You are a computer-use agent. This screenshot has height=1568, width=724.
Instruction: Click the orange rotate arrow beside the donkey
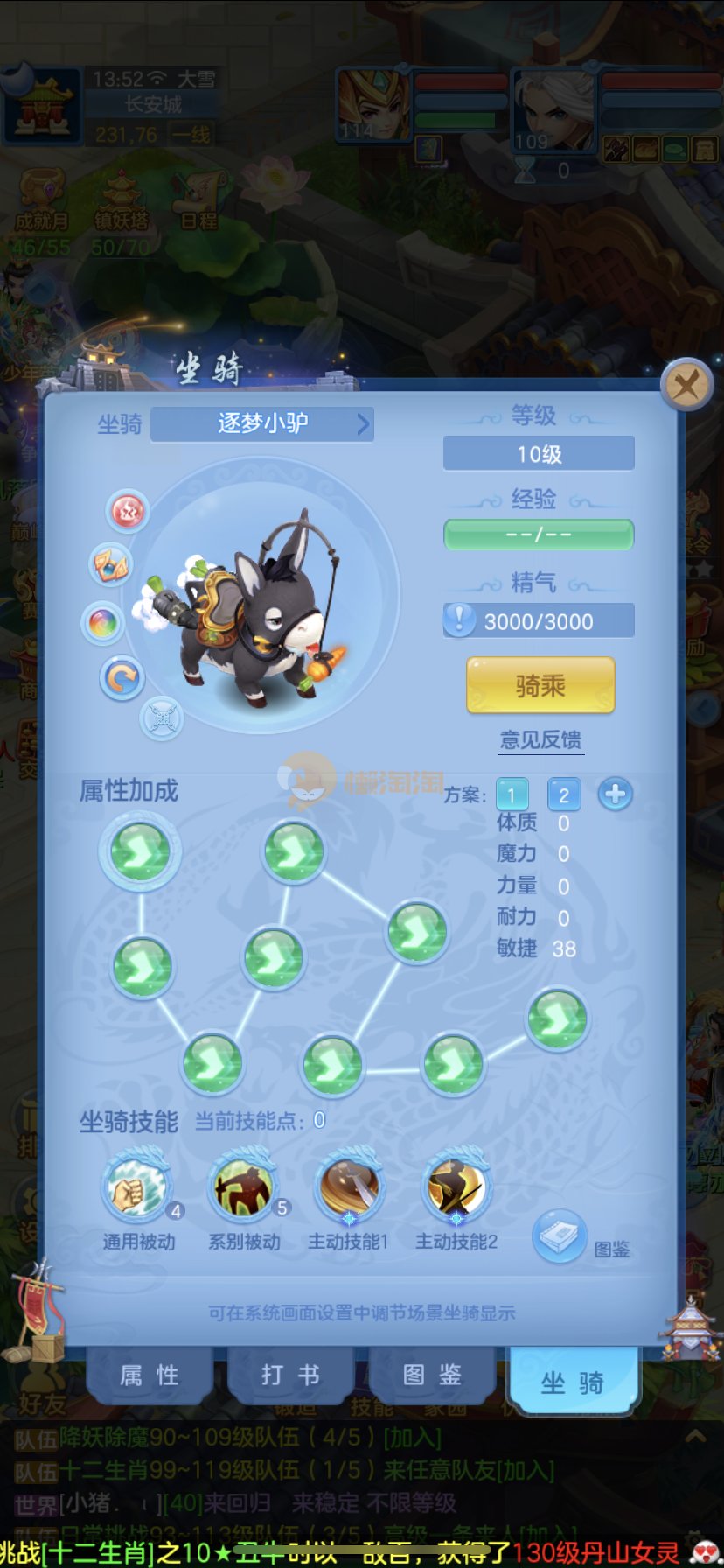tap(122, 677)
